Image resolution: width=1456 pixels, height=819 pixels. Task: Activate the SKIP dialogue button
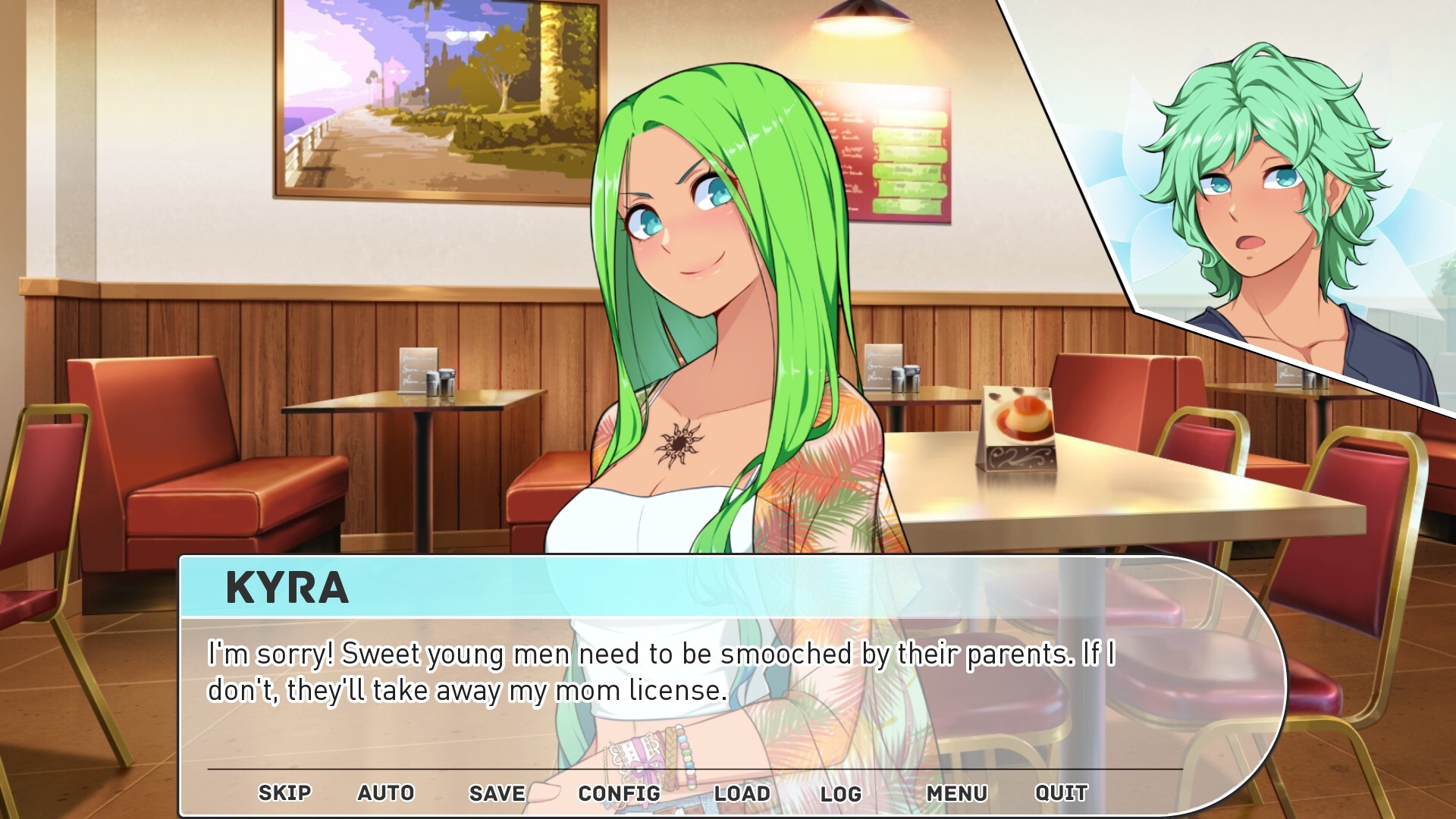[x=284, y=793]
